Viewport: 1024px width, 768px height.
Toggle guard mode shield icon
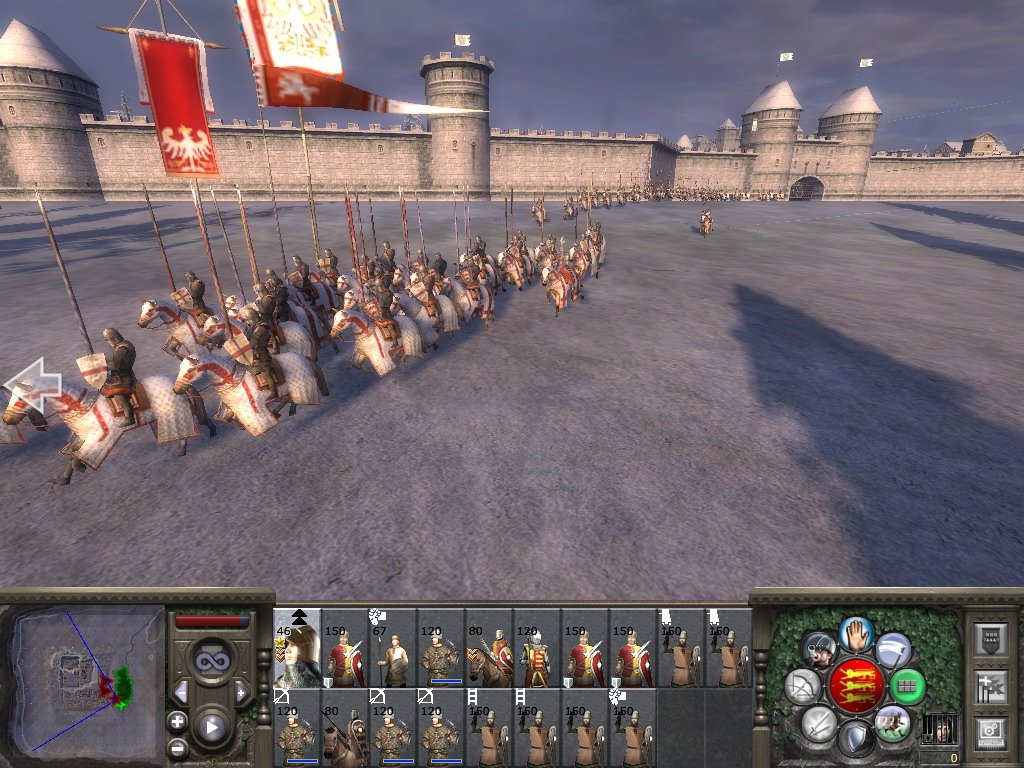tap(856, 739)
